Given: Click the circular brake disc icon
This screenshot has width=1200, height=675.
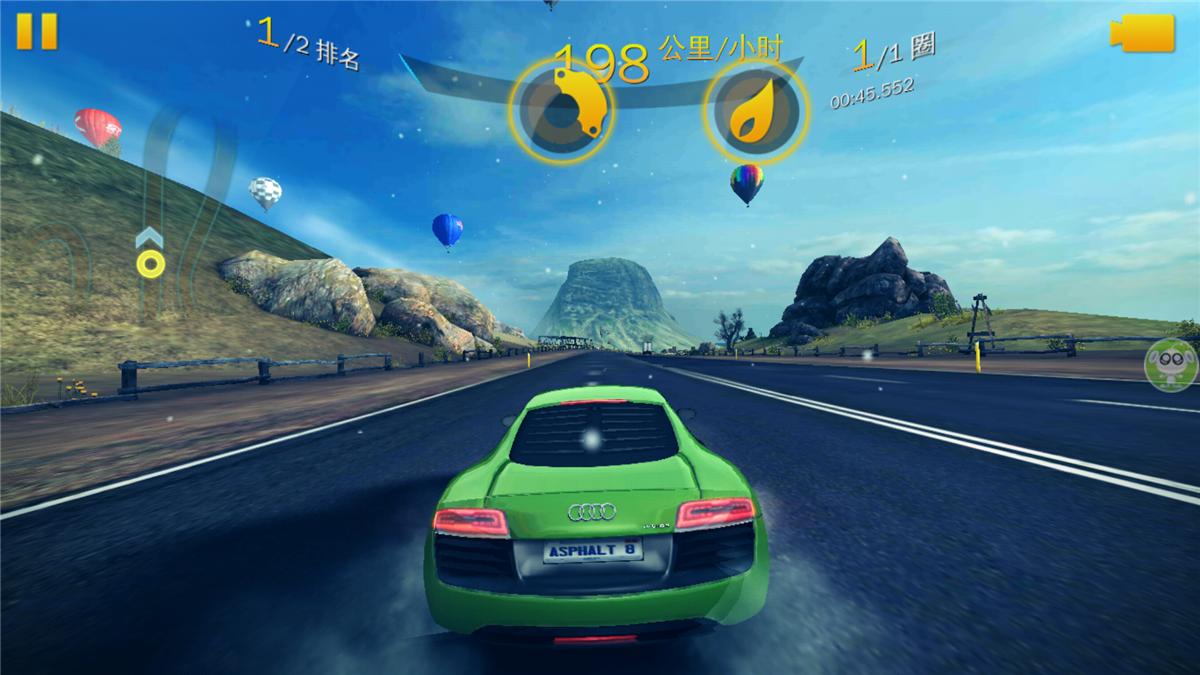Looking at the screenshot, I should point(562,112).
